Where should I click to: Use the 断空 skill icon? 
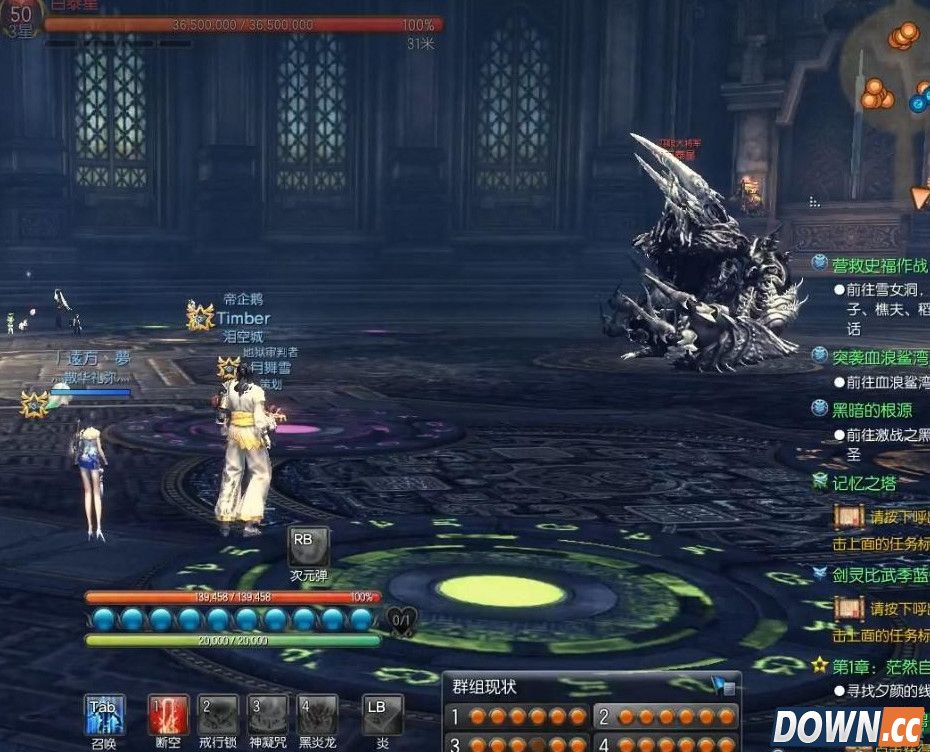point(168,714)
